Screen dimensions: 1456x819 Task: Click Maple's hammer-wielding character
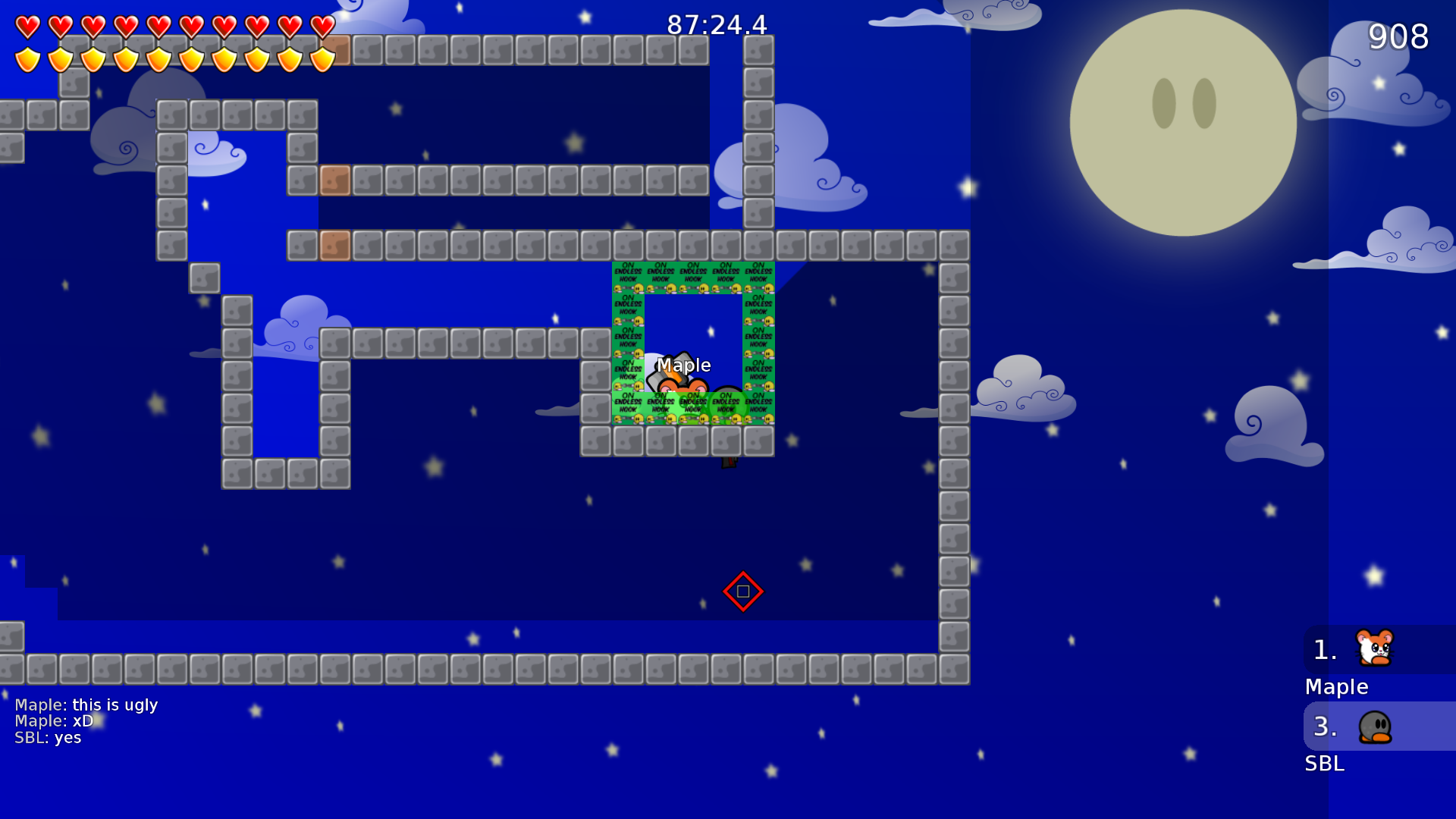[679, 387]
